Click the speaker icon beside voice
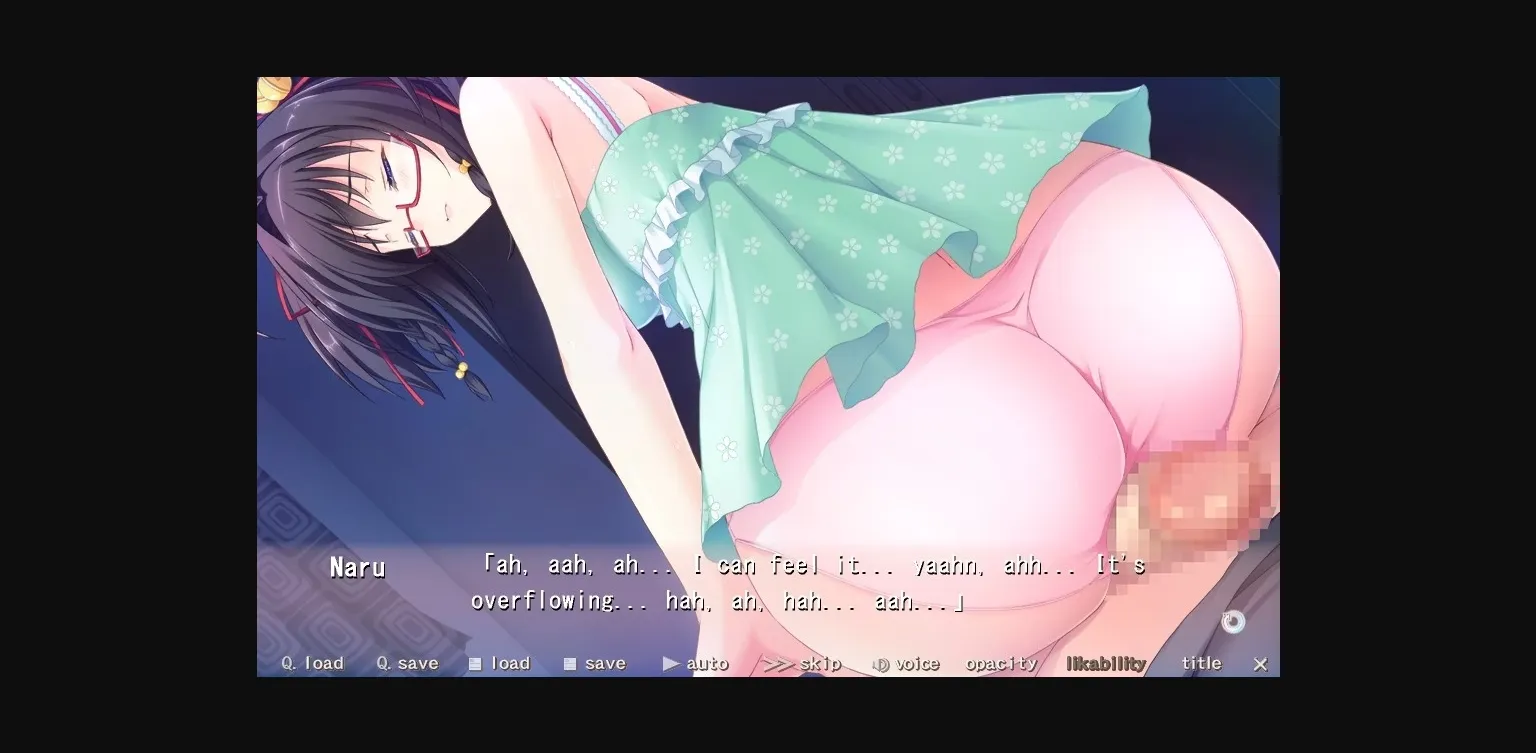 [x=881, y=663]
